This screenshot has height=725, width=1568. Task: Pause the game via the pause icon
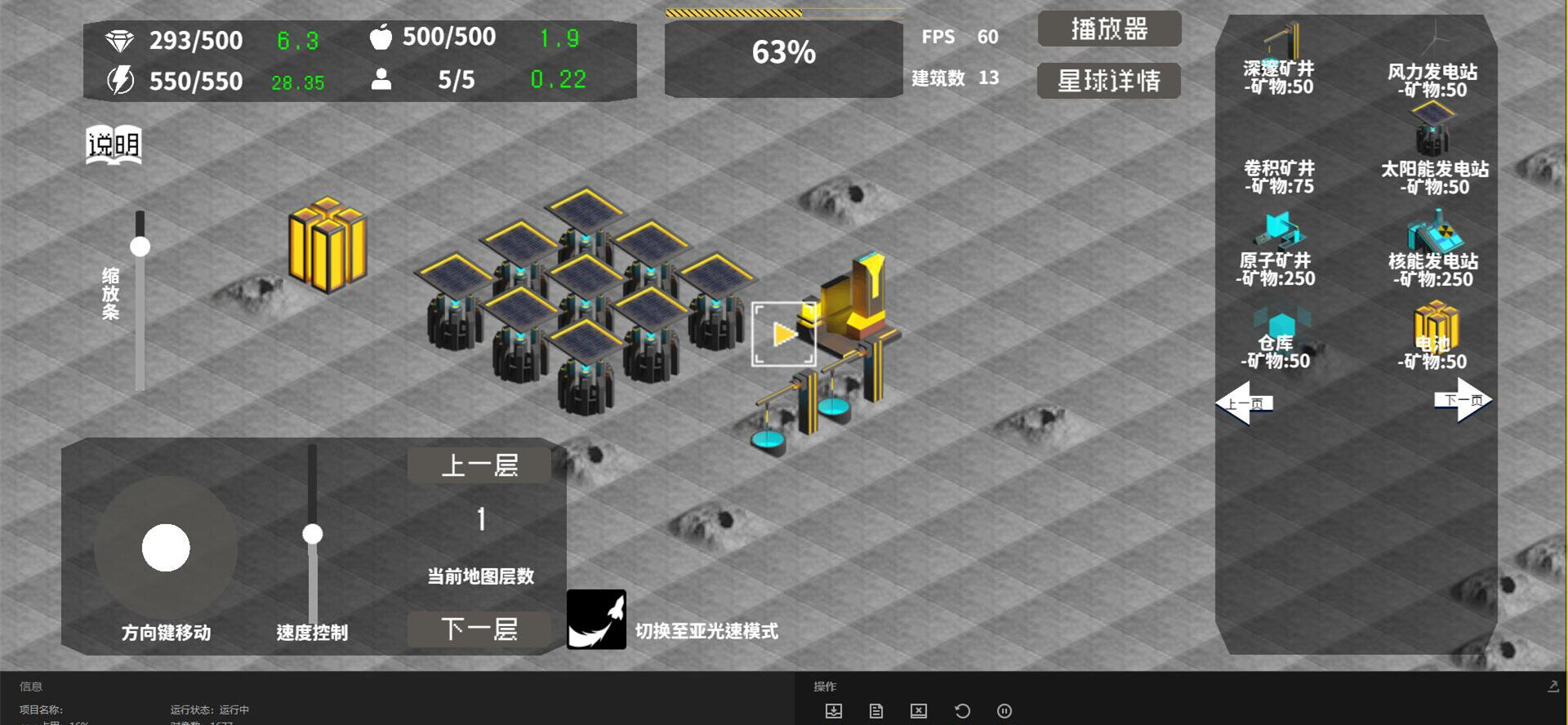point(1004,711)
